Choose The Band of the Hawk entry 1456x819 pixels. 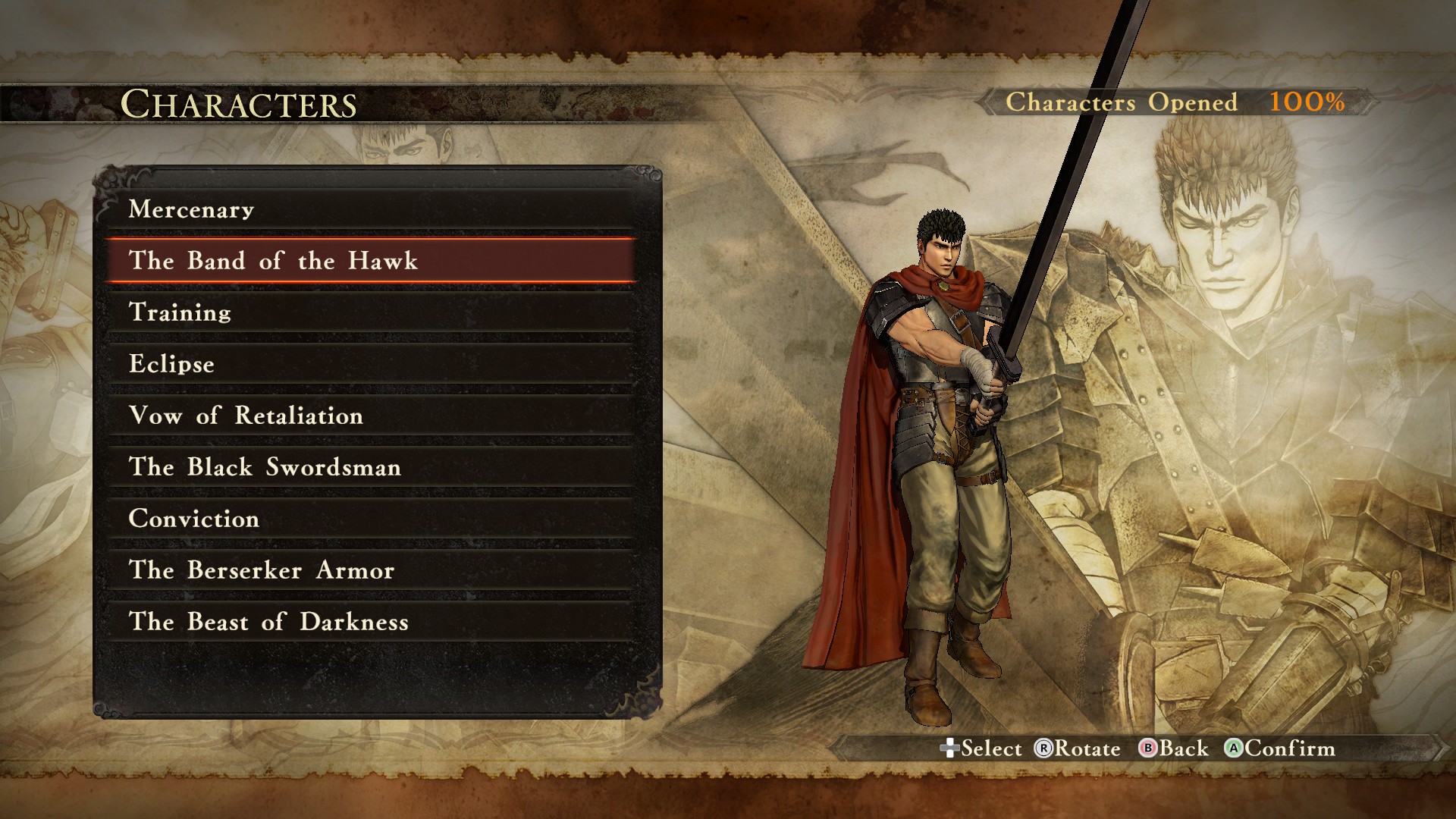click(x=370, y=261)
